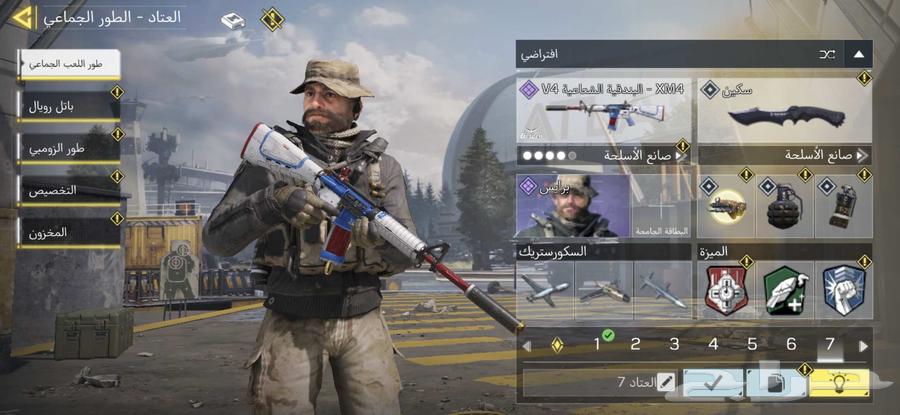900x415 pixels.
Task: Click the yellow lightbulb recommendation button
Action: coord(838,381)
